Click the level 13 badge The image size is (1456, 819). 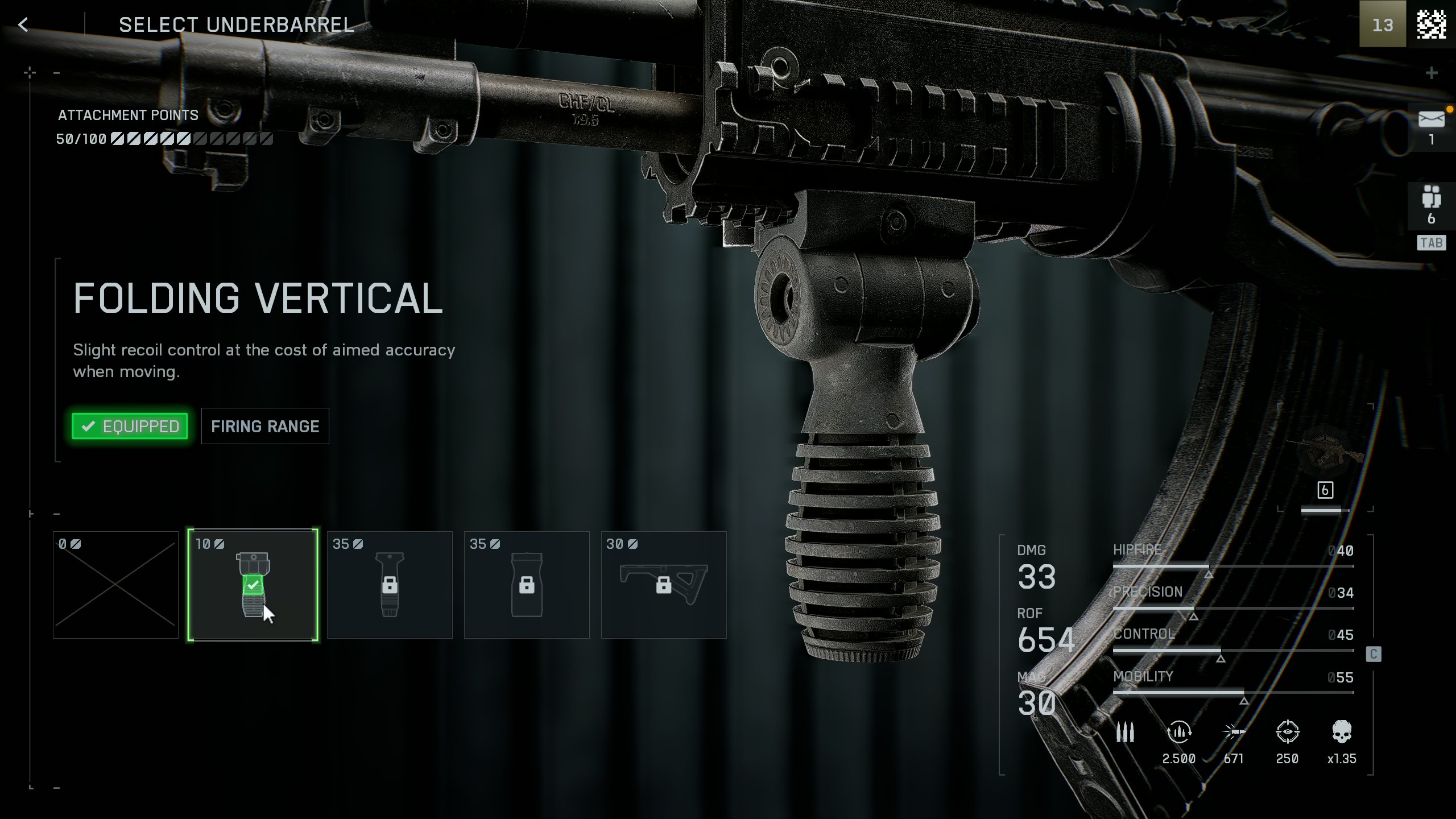tap(1382, 25)
